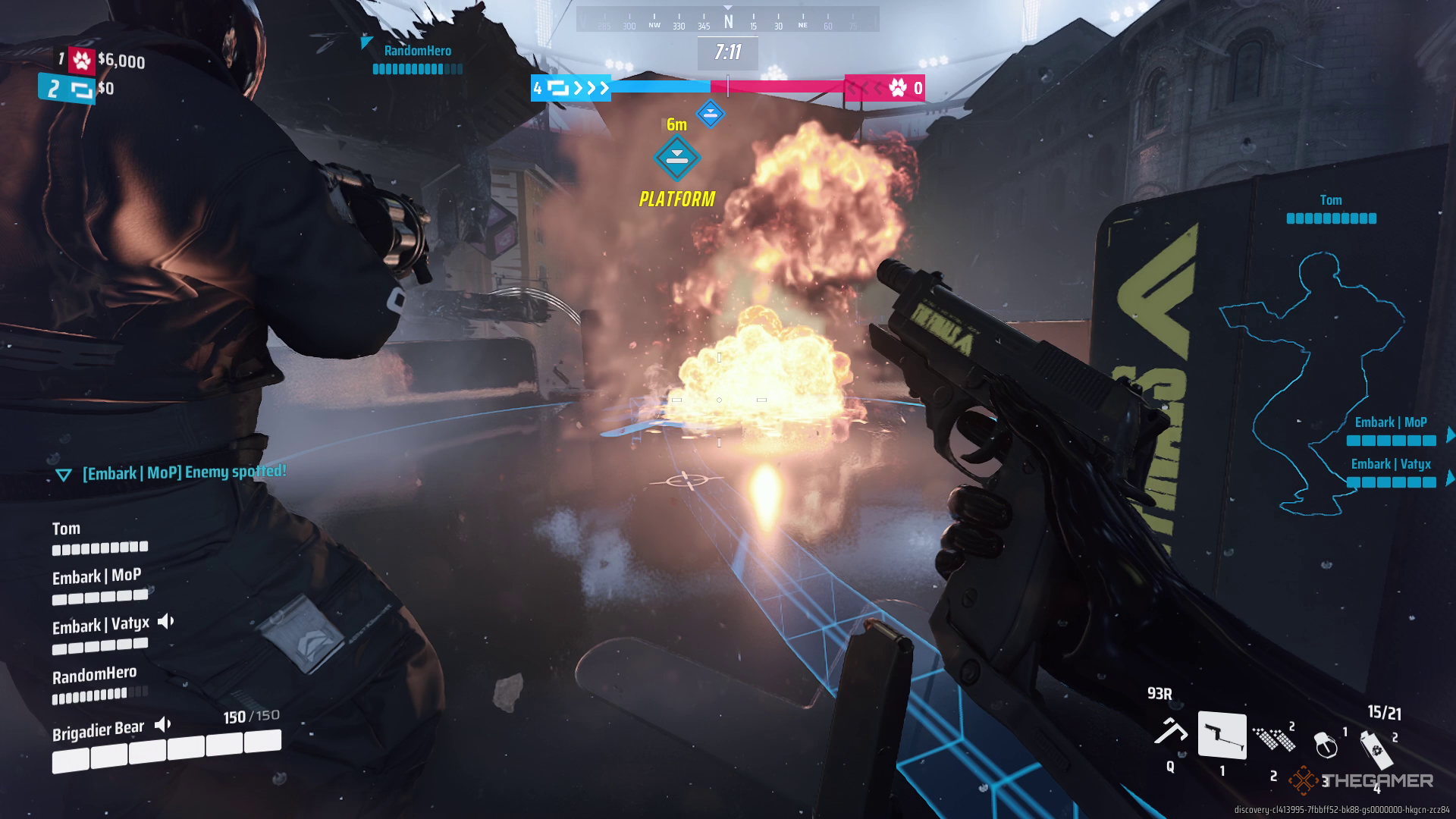Image resolution: width=1456 pixels, height=819 pixels.
Task: Click the pink paw team score icon
Action: pyautogui.click(x=898, y=88)
